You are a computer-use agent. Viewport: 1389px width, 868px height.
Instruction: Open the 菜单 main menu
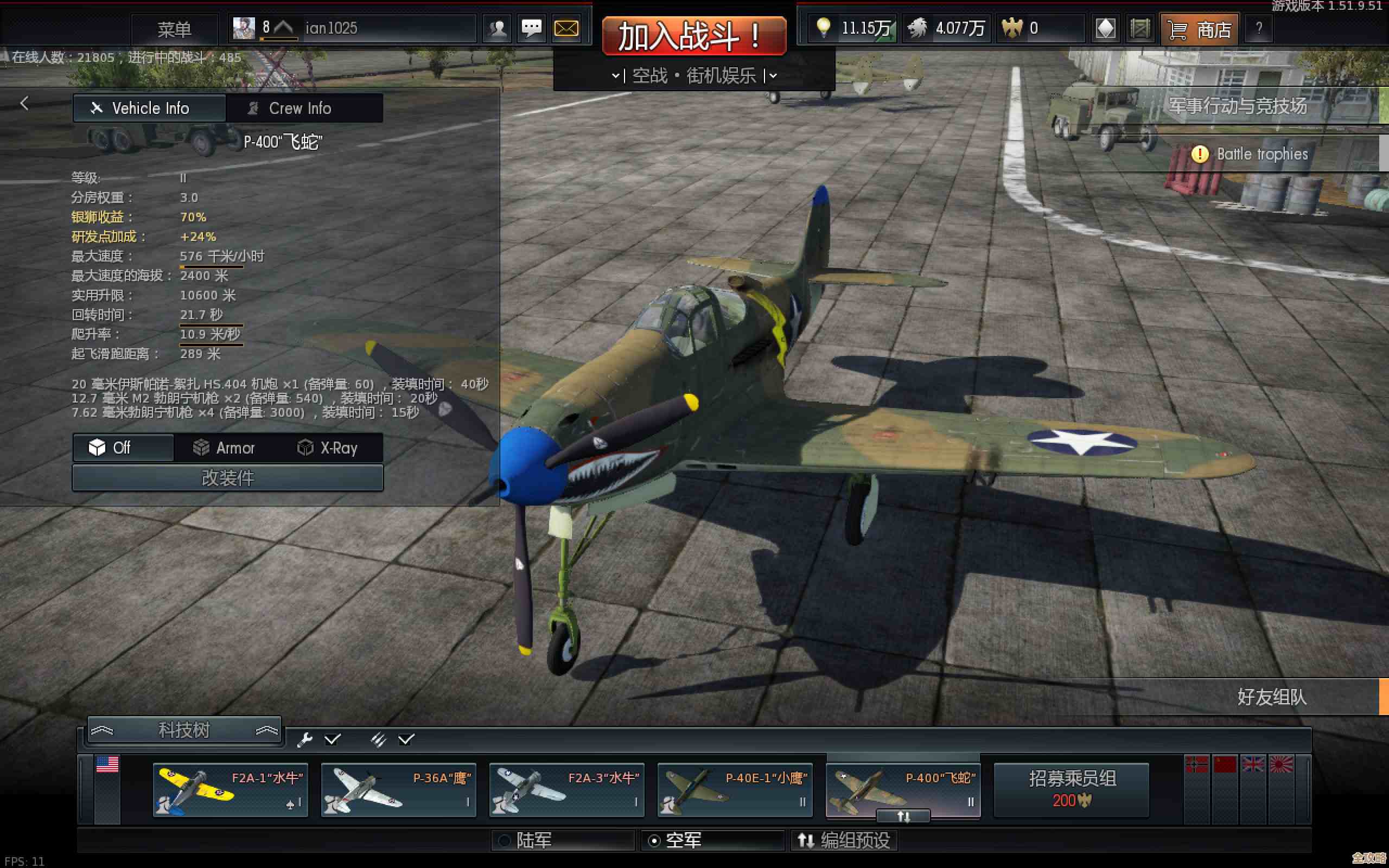tap(174, 29)
